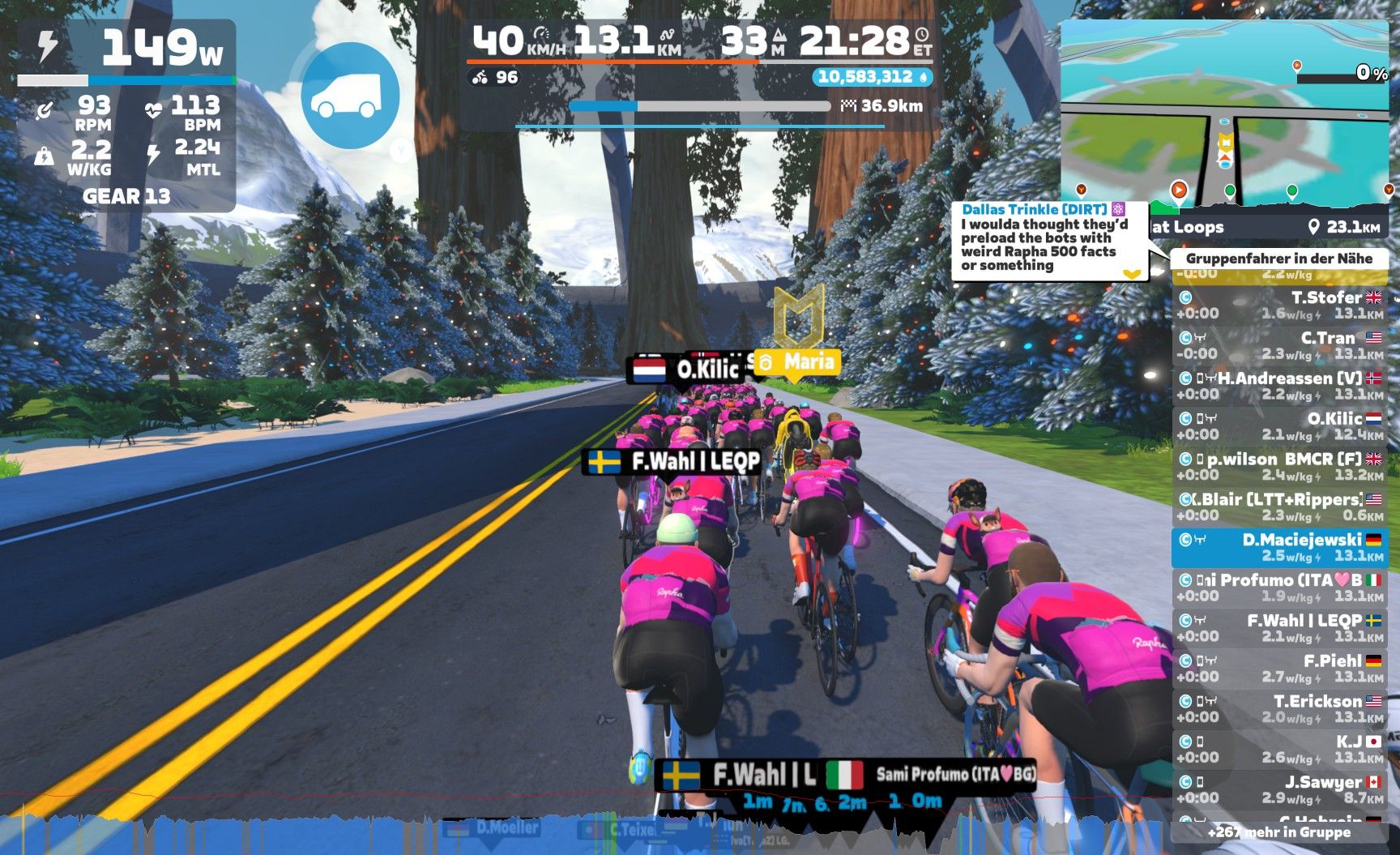The height and width of the screenshot is (855, 1400).
Task: Select H.Andreassen (V) rider row
Action: point(1280,387)
